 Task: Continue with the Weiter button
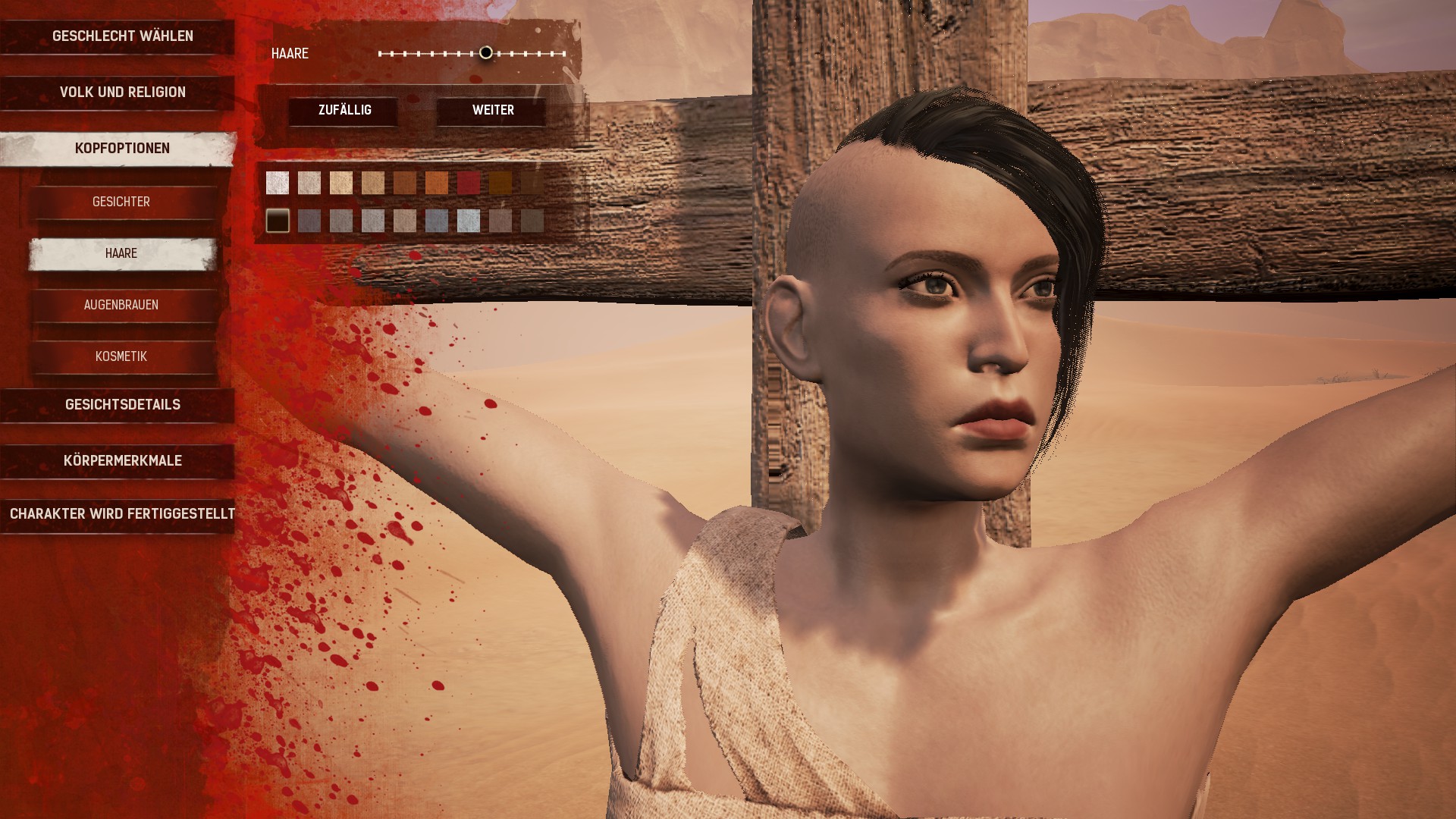pos(493,111)
